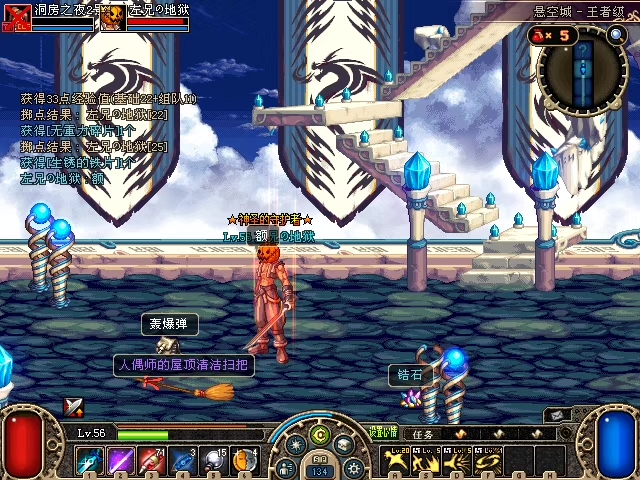The height and width of the screenshot is (480, 640).
Task: Use the purple slash item in hotbar
Action: tap(121, 461)
